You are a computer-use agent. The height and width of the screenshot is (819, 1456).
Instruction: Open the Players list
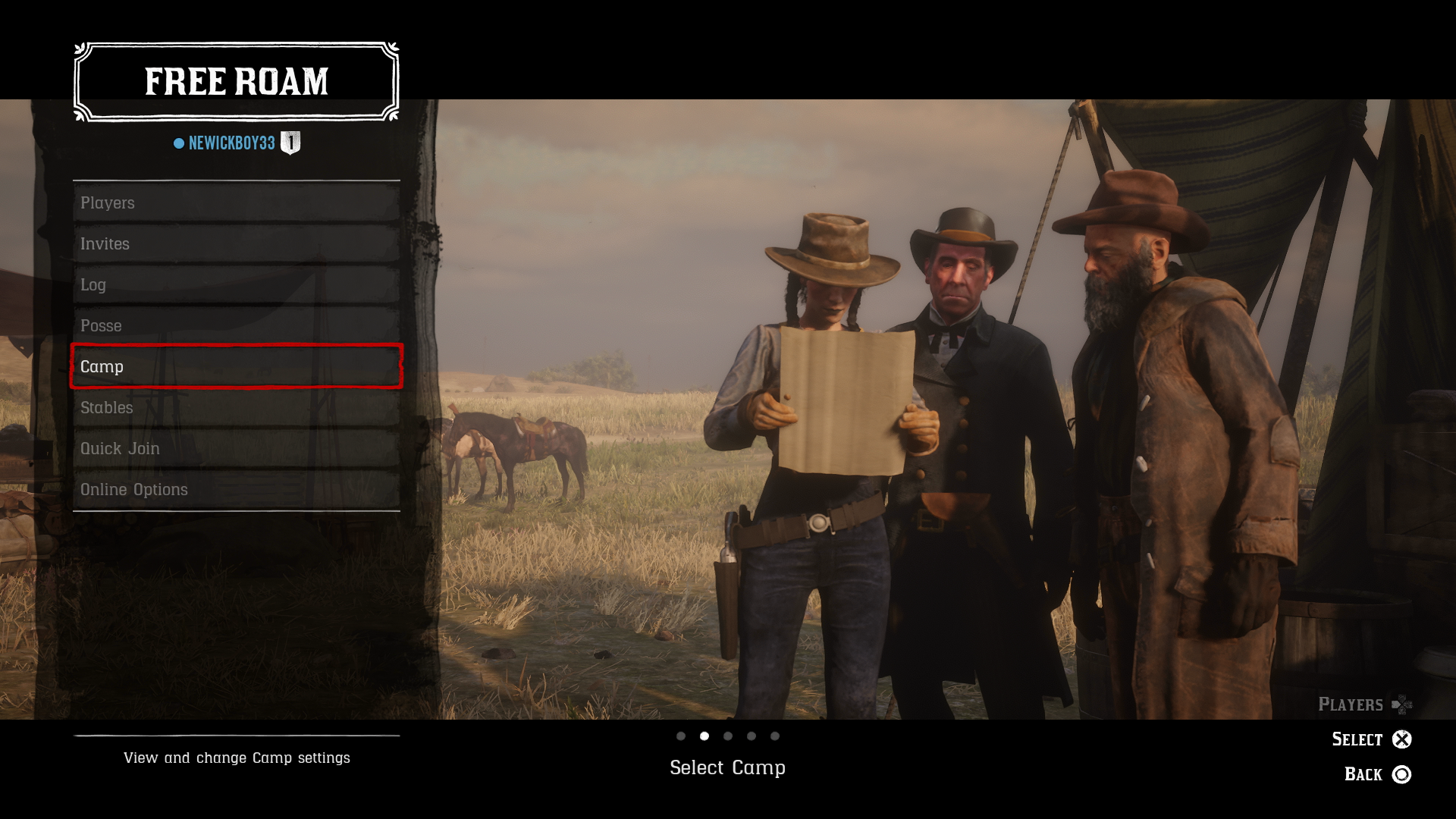coord(235,202)
